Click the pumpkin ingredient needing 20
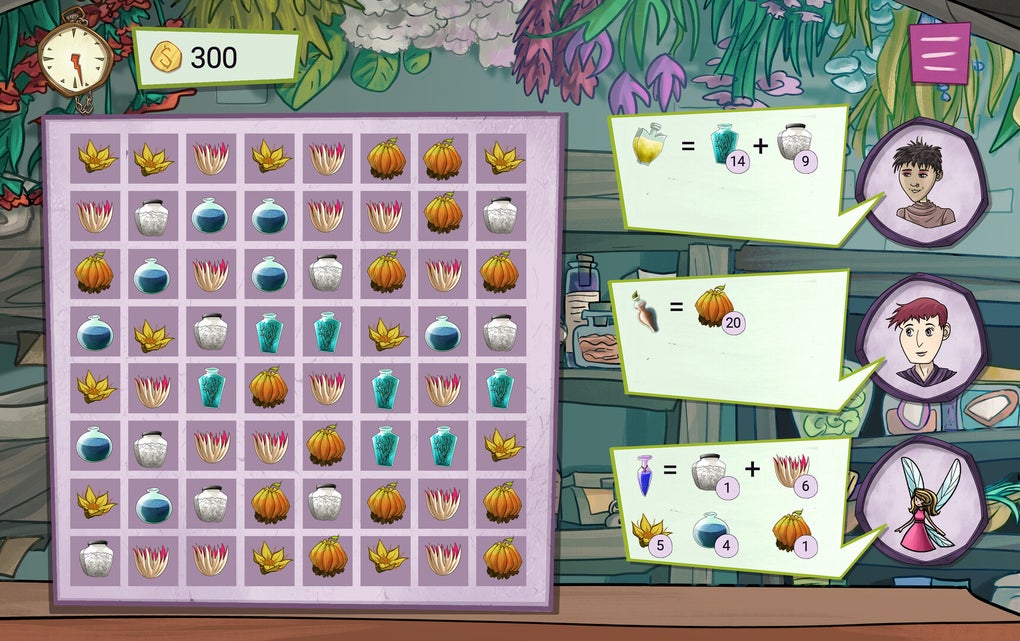 (713, 305)
